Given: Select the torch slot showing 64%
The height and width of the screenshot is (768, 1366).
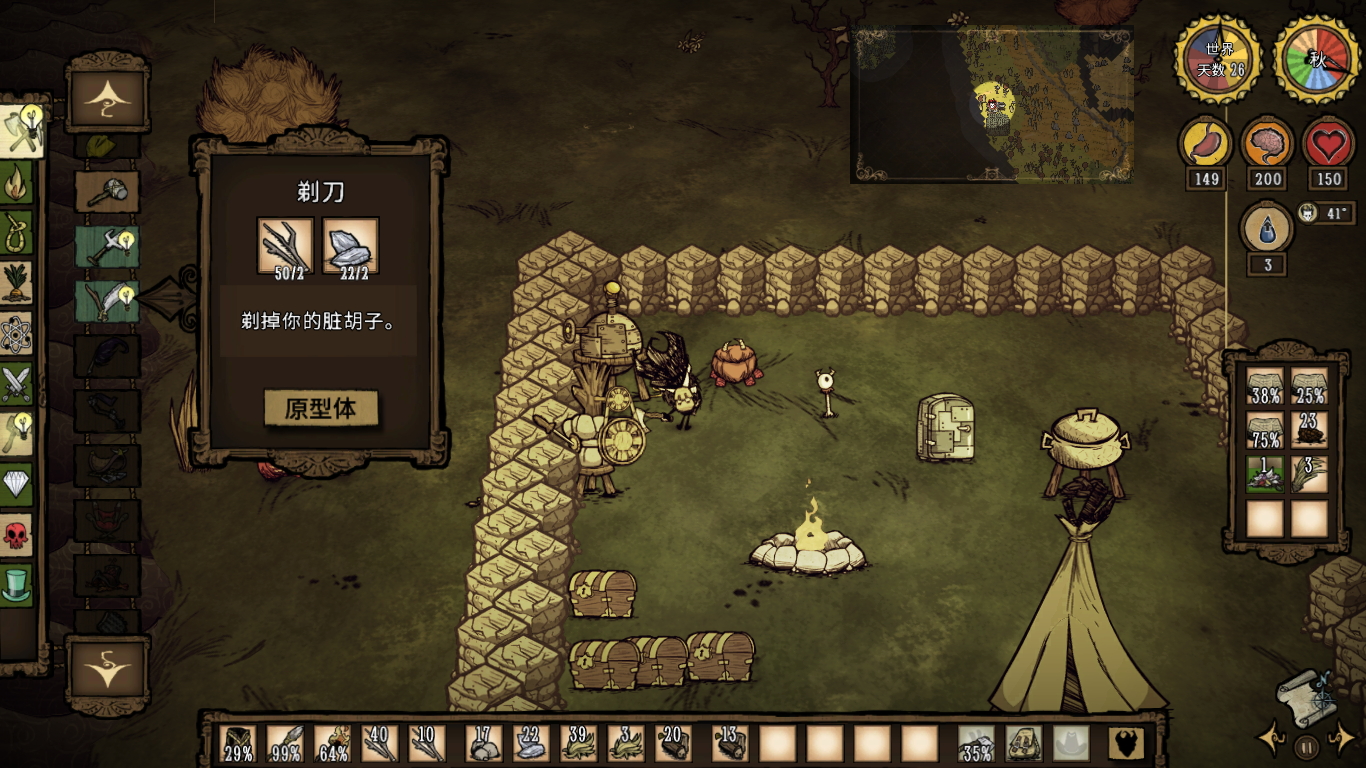Looking at the screenshot, I should [333, 744].
